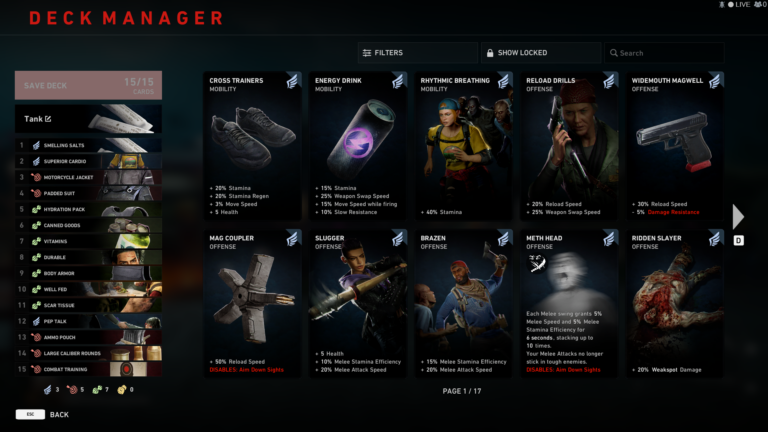Select Combat Training in the deck list
768x432 pixels.
[x=90, y=369]
